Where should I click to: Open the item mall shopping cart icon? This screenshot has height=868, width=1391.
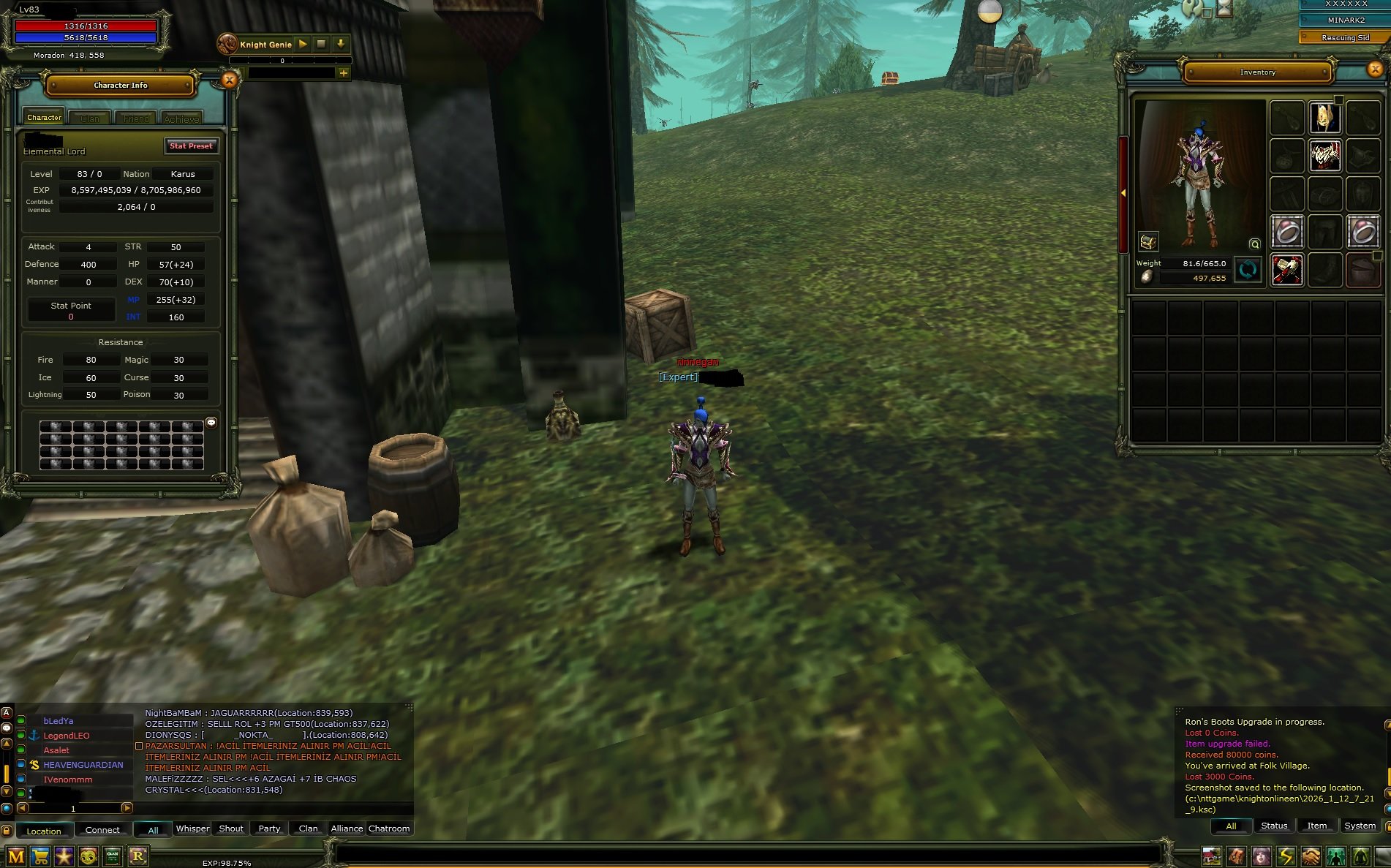[x=39, y=855]
